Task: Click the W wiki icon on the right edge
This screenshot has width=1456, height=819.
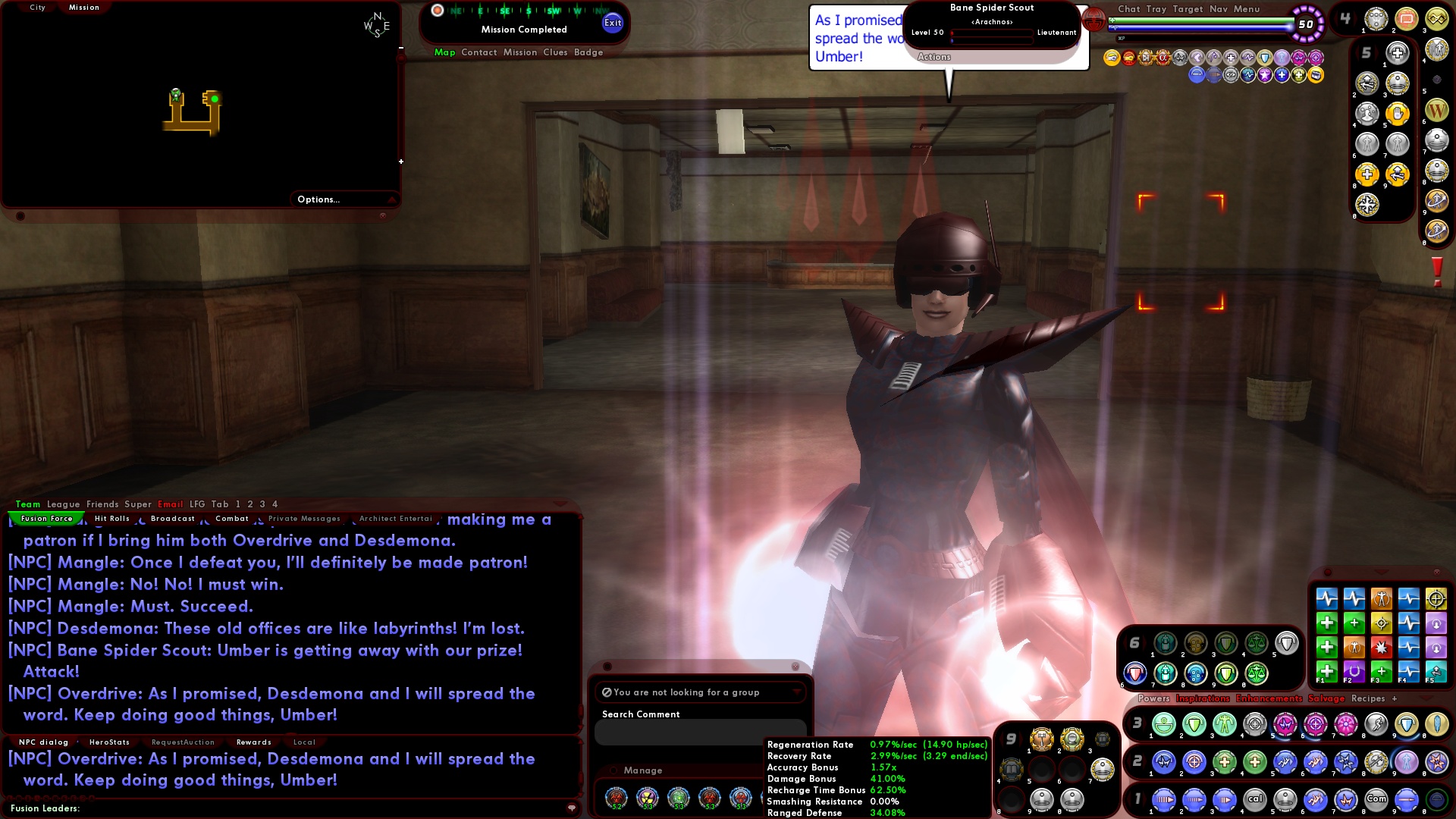Action: pos(1436,110)
